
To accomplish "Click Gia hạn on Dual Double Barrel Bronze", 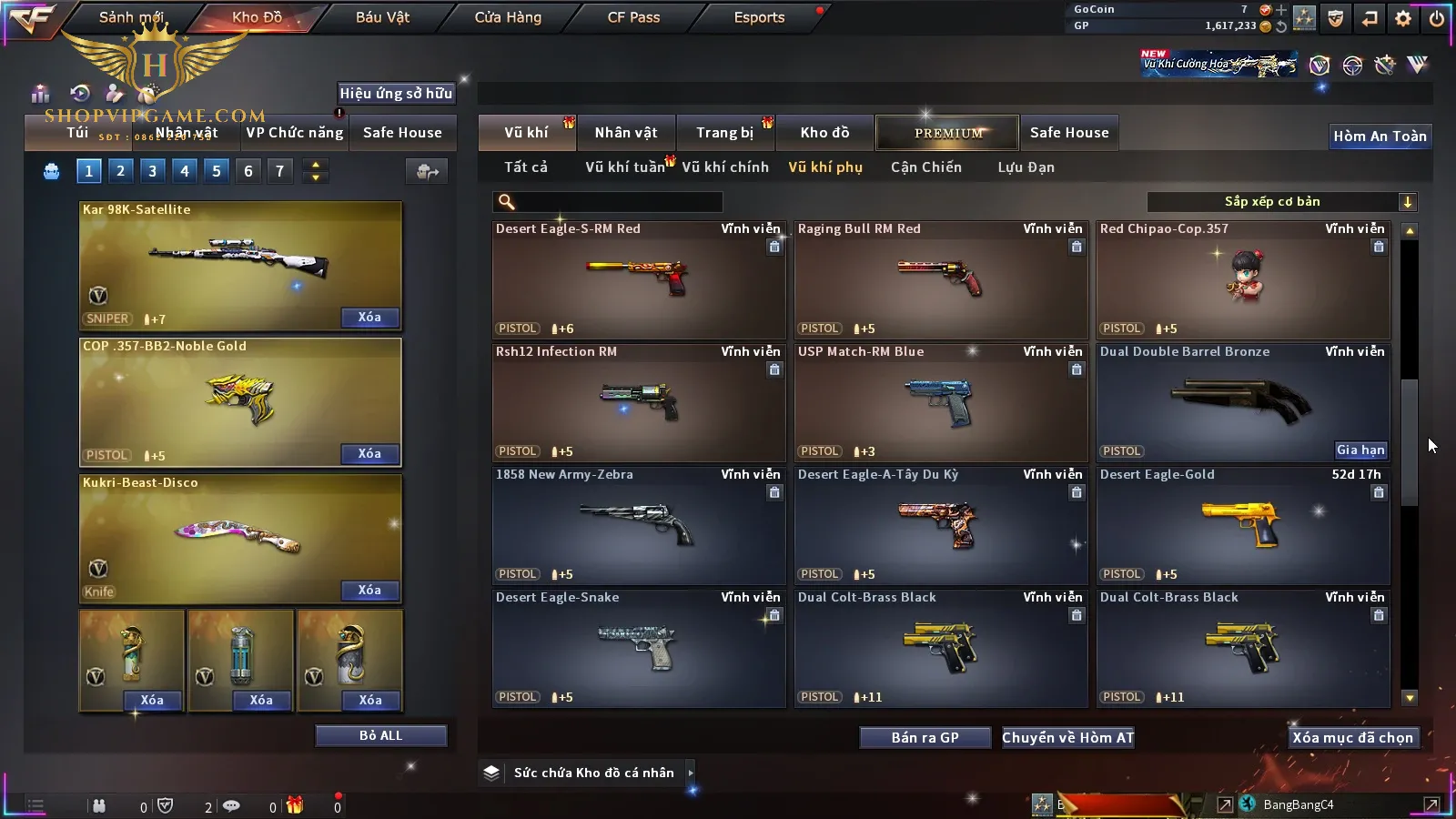I will pos(1360,450).
